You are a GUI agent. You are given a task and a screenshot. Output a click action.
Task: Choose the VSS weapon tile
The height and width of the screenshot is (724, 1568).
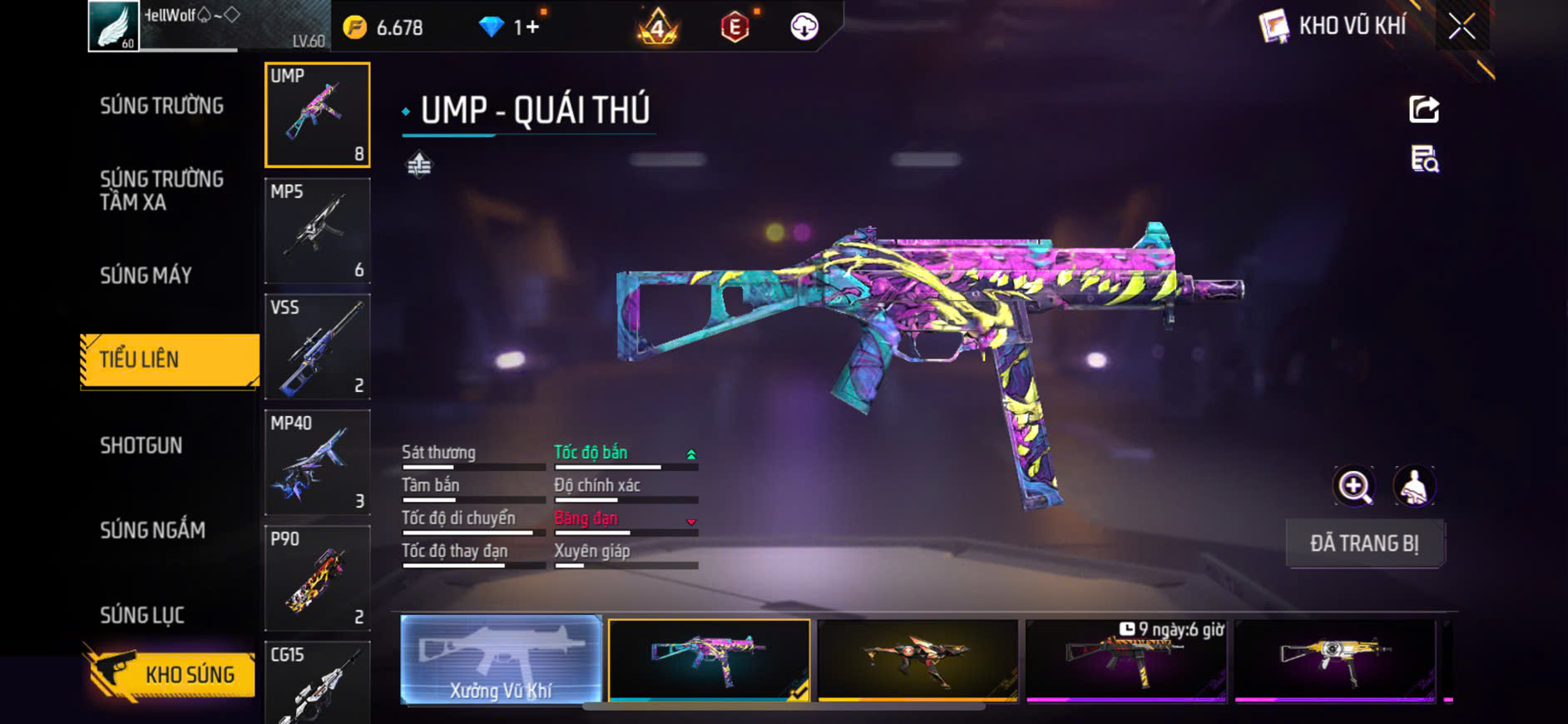coord(317,346)
